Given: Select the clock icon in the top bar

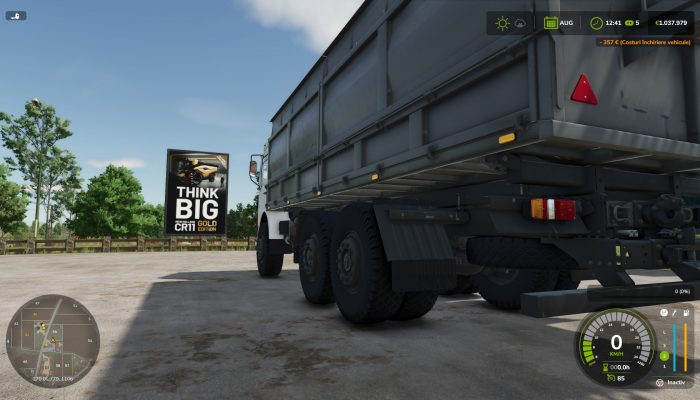Looking at the screenshot, I should [596, 23].
